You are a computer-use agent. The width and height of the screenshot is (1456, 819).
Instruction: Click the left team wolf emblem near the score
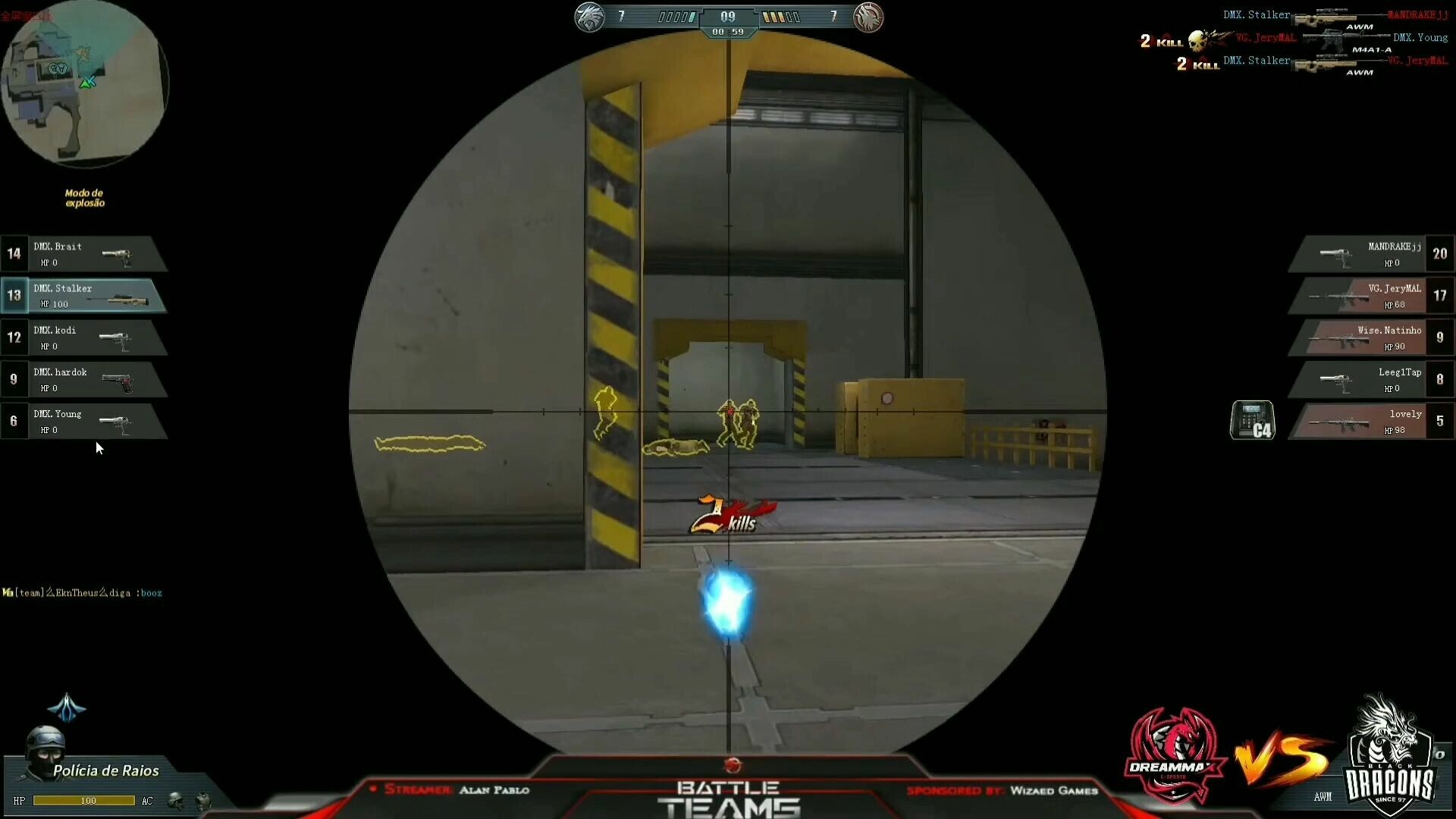(x=590, y=17)
